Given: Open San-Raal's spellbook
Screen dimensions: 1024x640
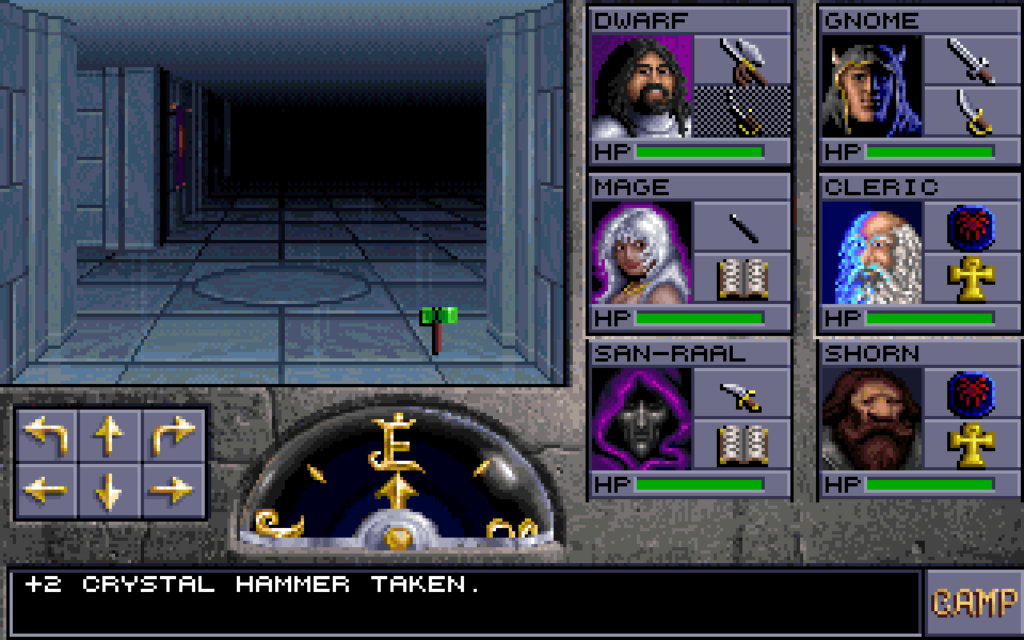Looking at the screenshot, I should point(742,446).
